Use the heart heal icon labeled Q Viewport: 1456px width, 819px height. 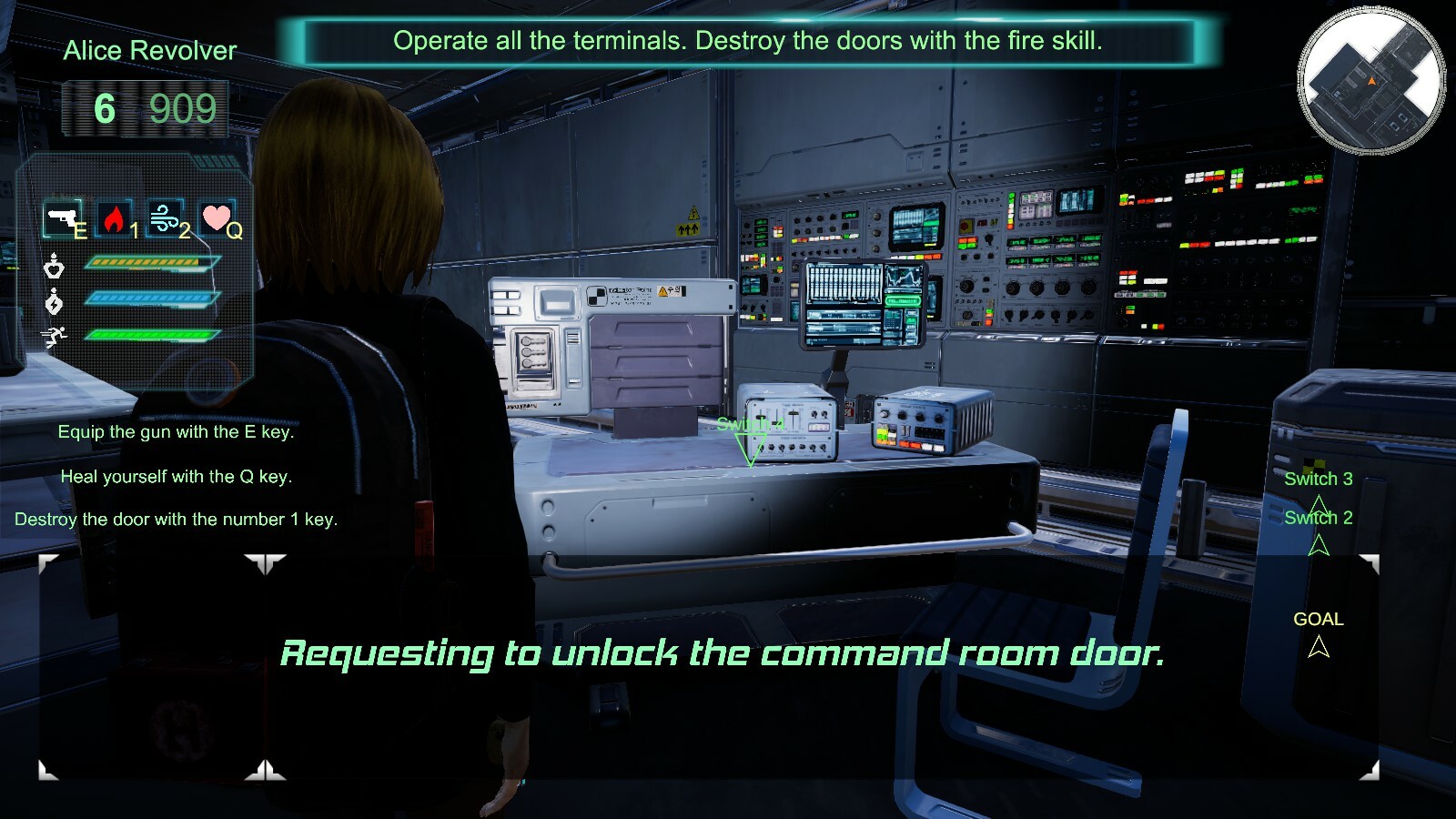[217, 218]
